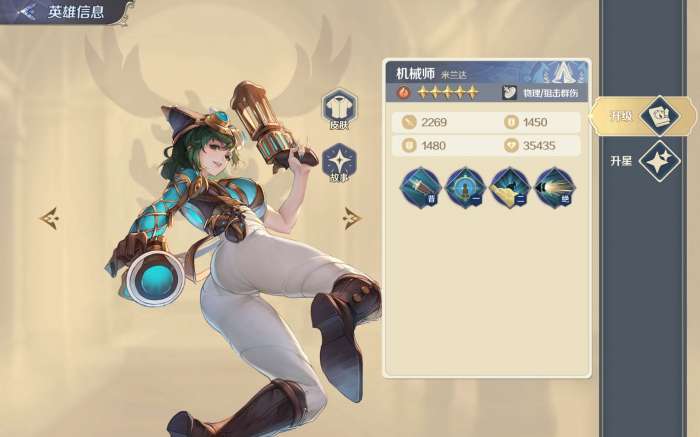The image size is (700, 437).
Task: Select the second skill icon marked 二
Action: (509, 186)
